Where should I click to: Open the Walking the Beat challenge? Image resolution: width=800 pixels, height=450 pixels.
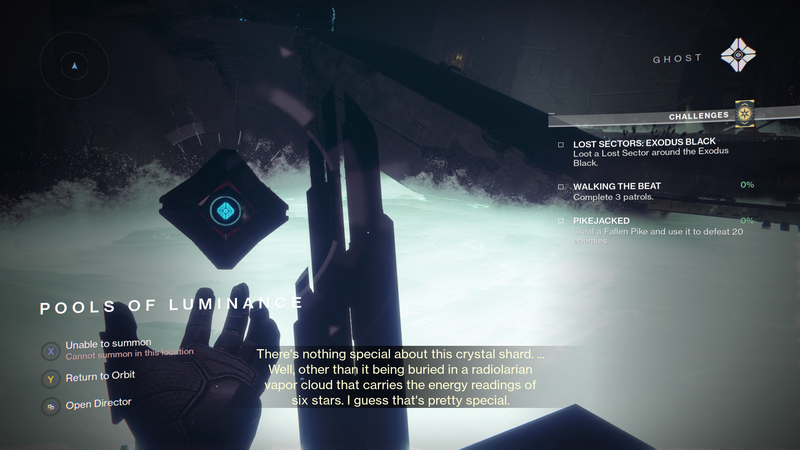pos(616,186)
